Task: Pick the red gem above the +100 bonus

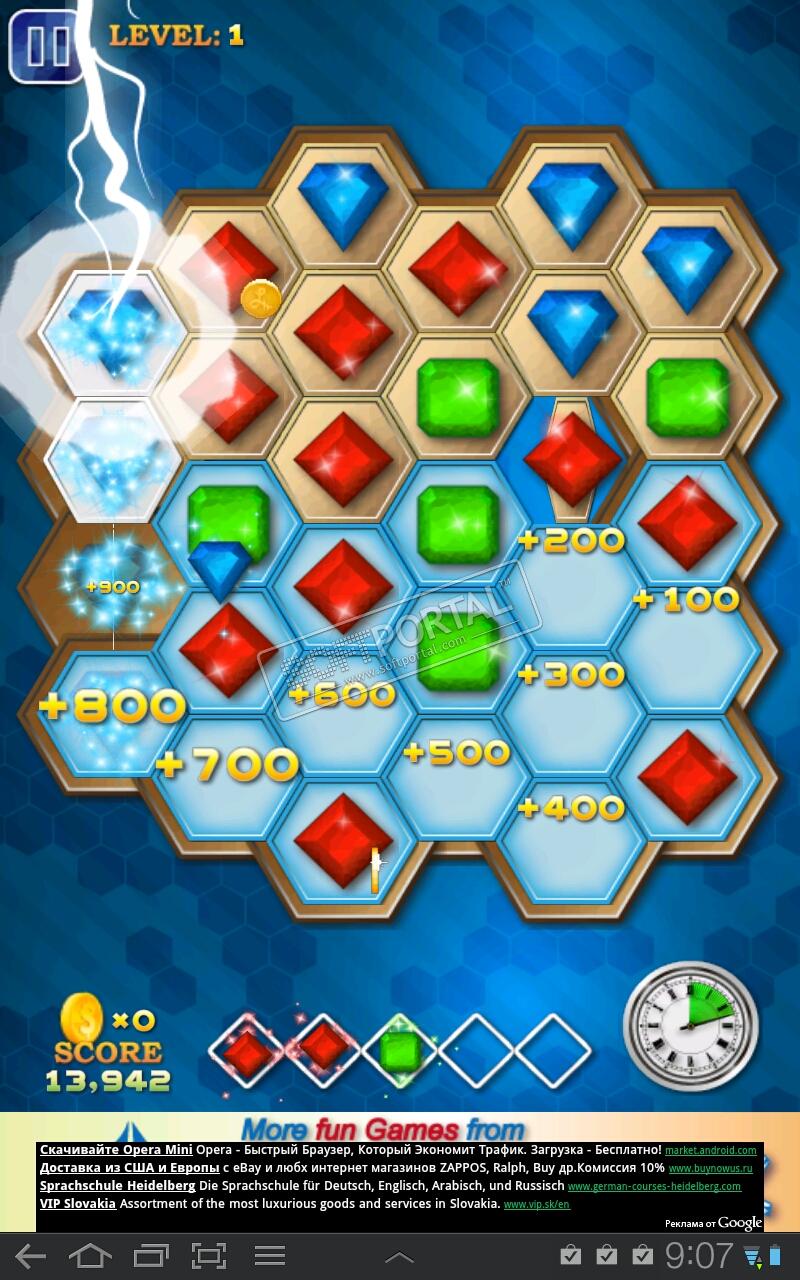Action: [687, 523]
